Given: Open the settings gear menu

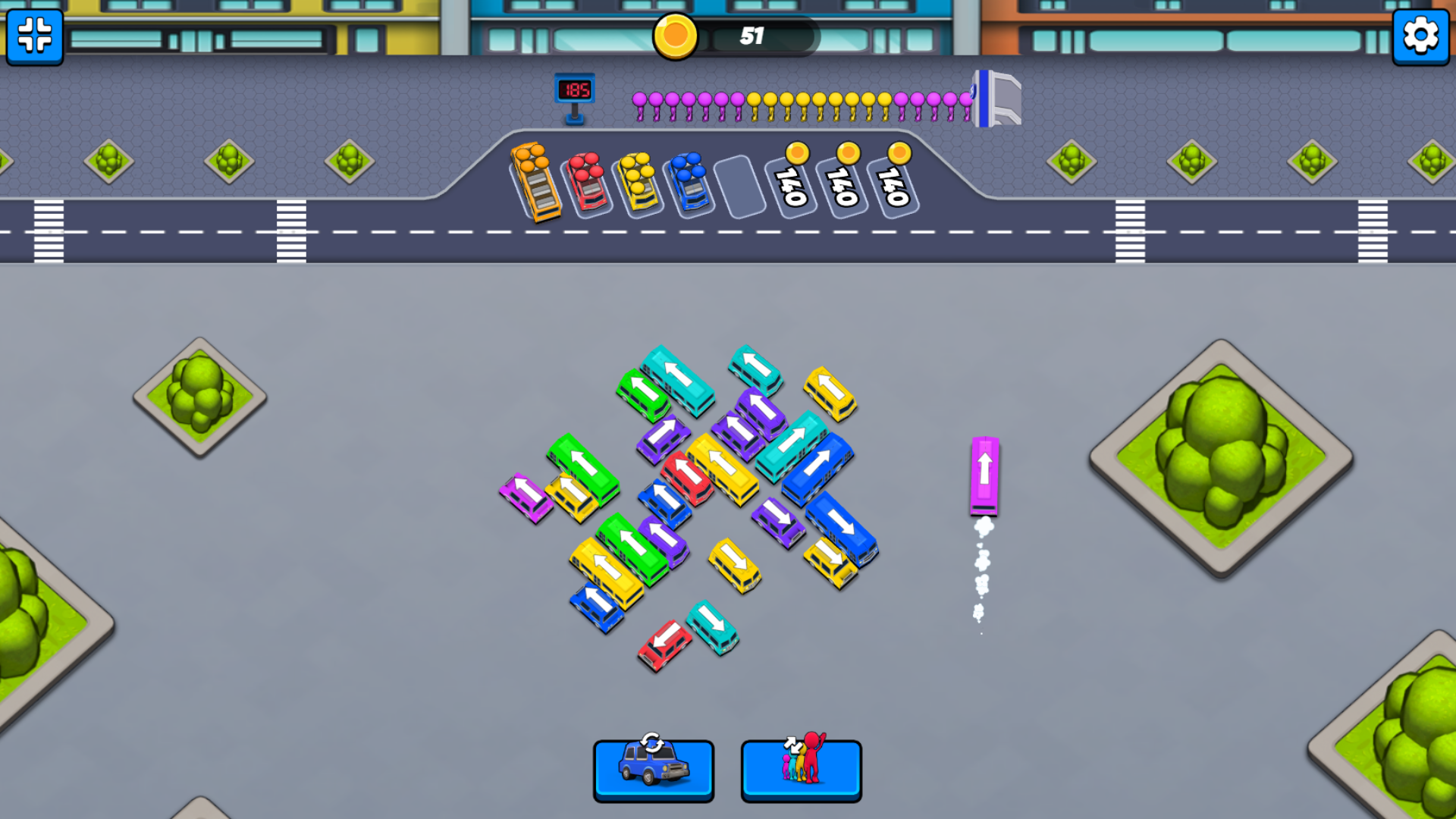Looking at the screenshot, I should (1421, 35).
